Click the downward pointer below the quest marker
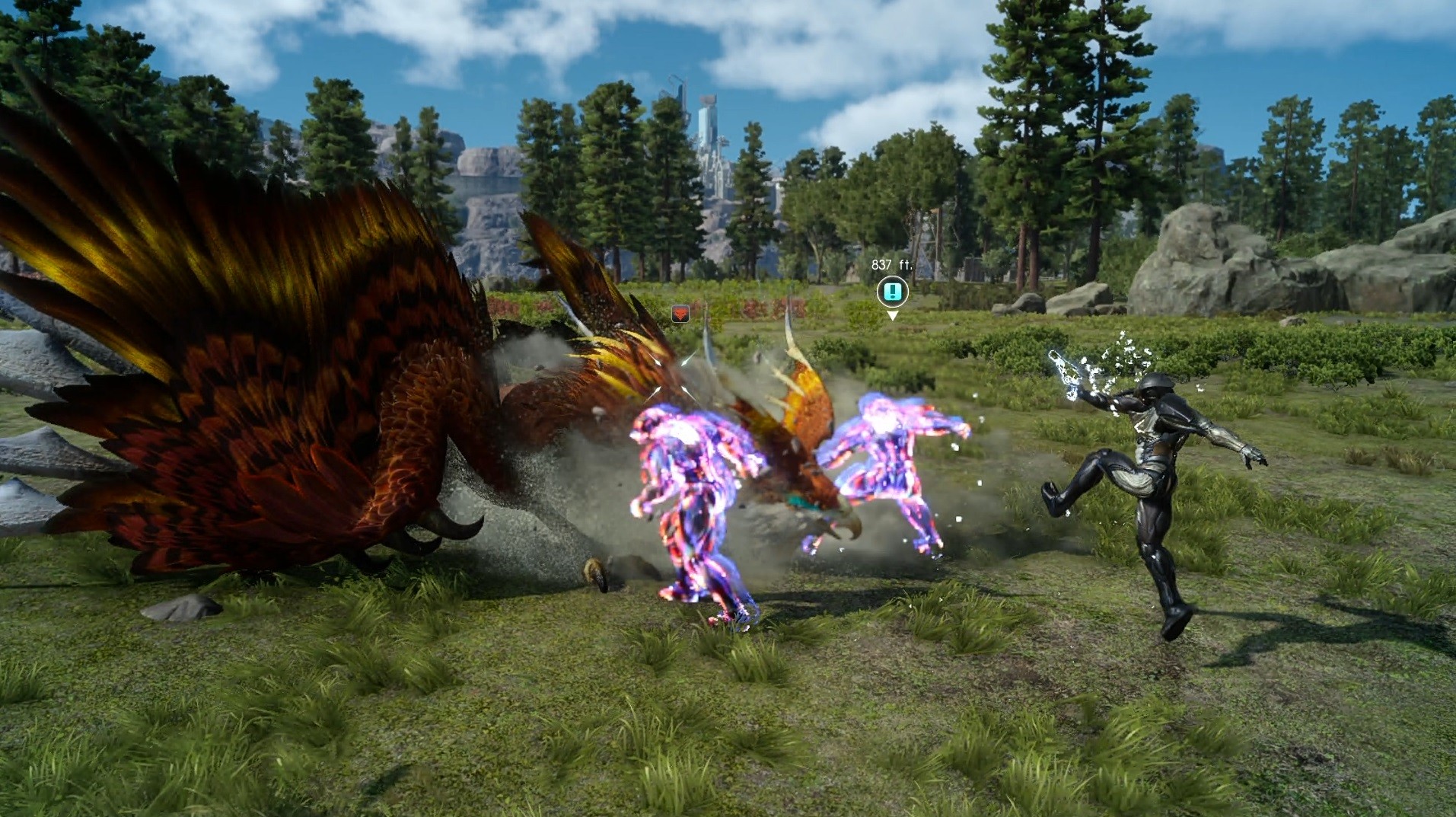Viewport: 1456px width, 817px height. 893,315
